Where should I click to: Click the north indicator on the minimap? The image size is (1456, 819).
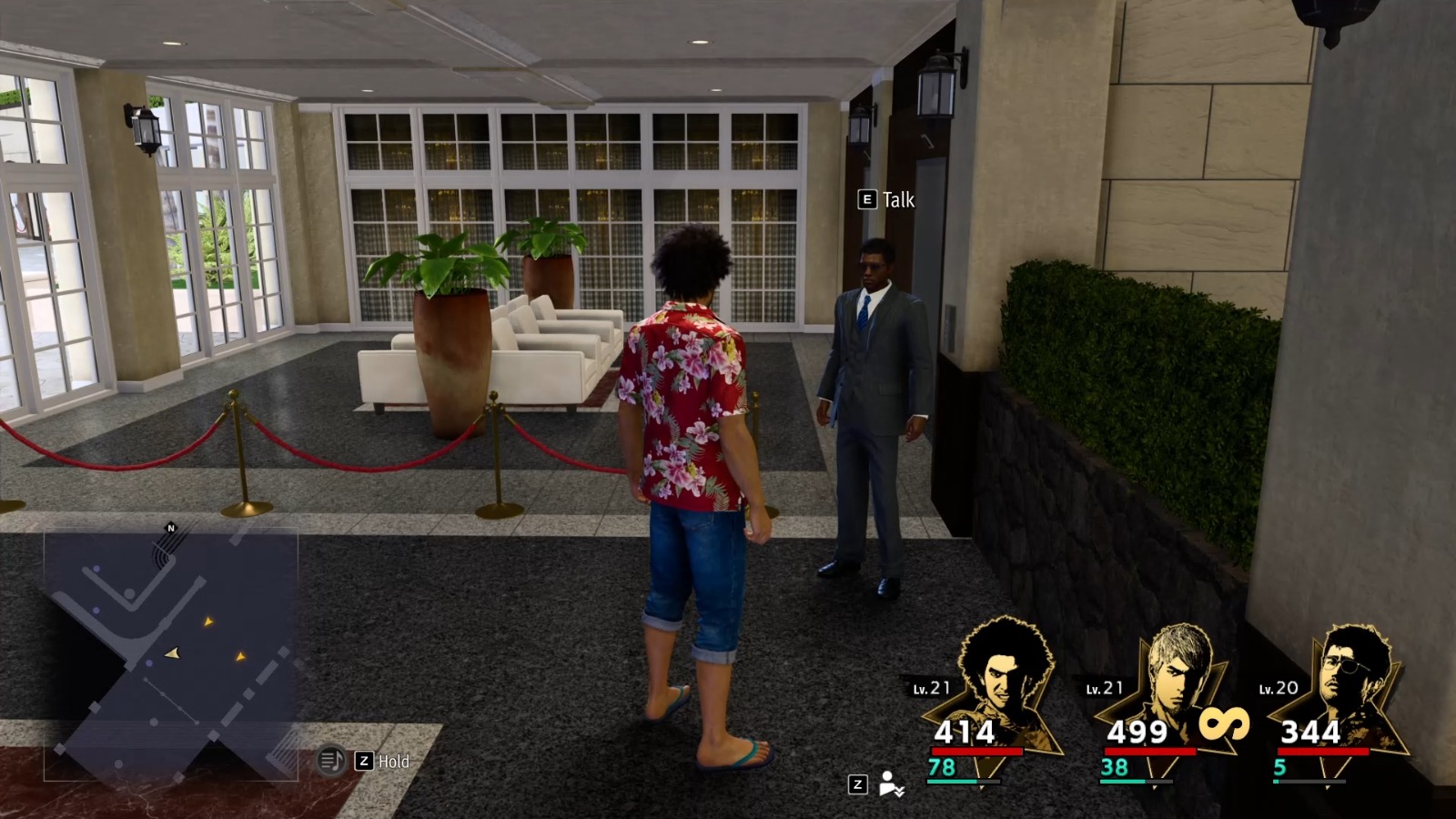pos(170,526)
